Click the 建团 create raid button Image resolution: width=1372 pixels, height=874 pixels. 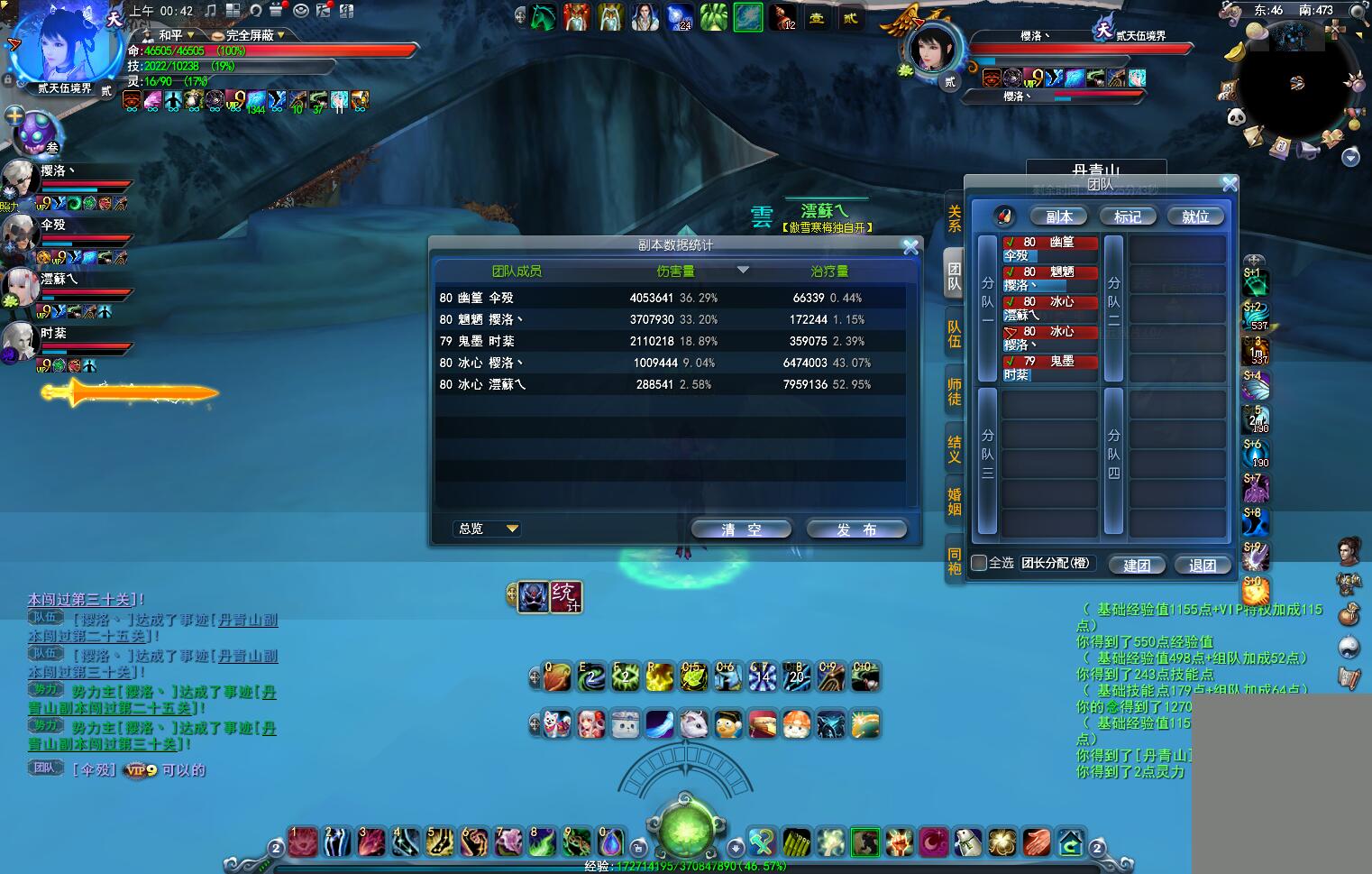pyautogui.click(x=1137, y=565)
